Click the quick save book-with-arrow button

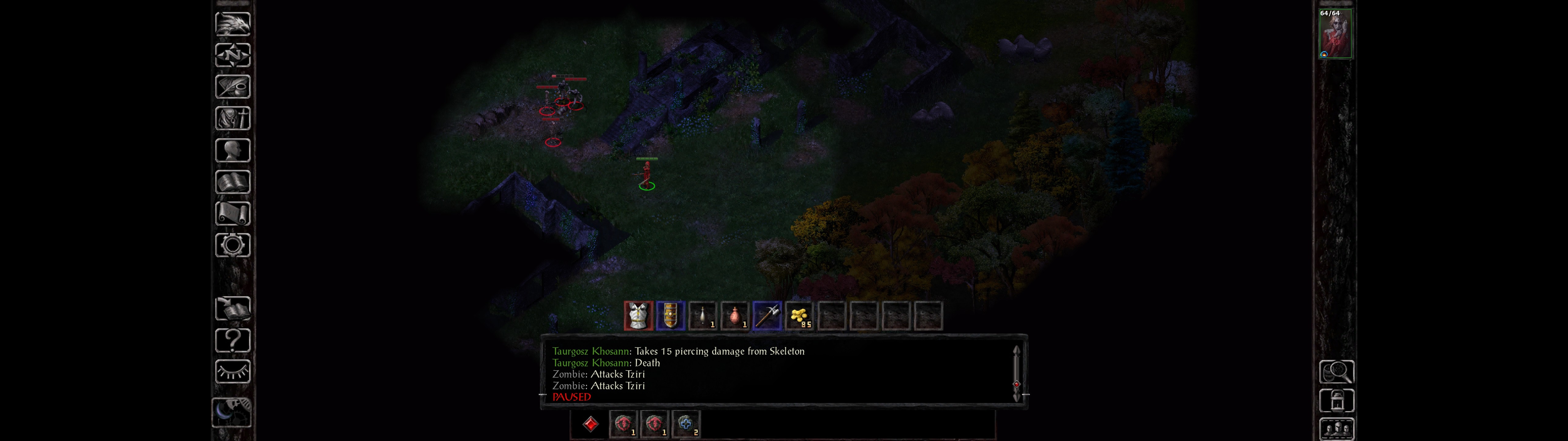tap(232, 309)
